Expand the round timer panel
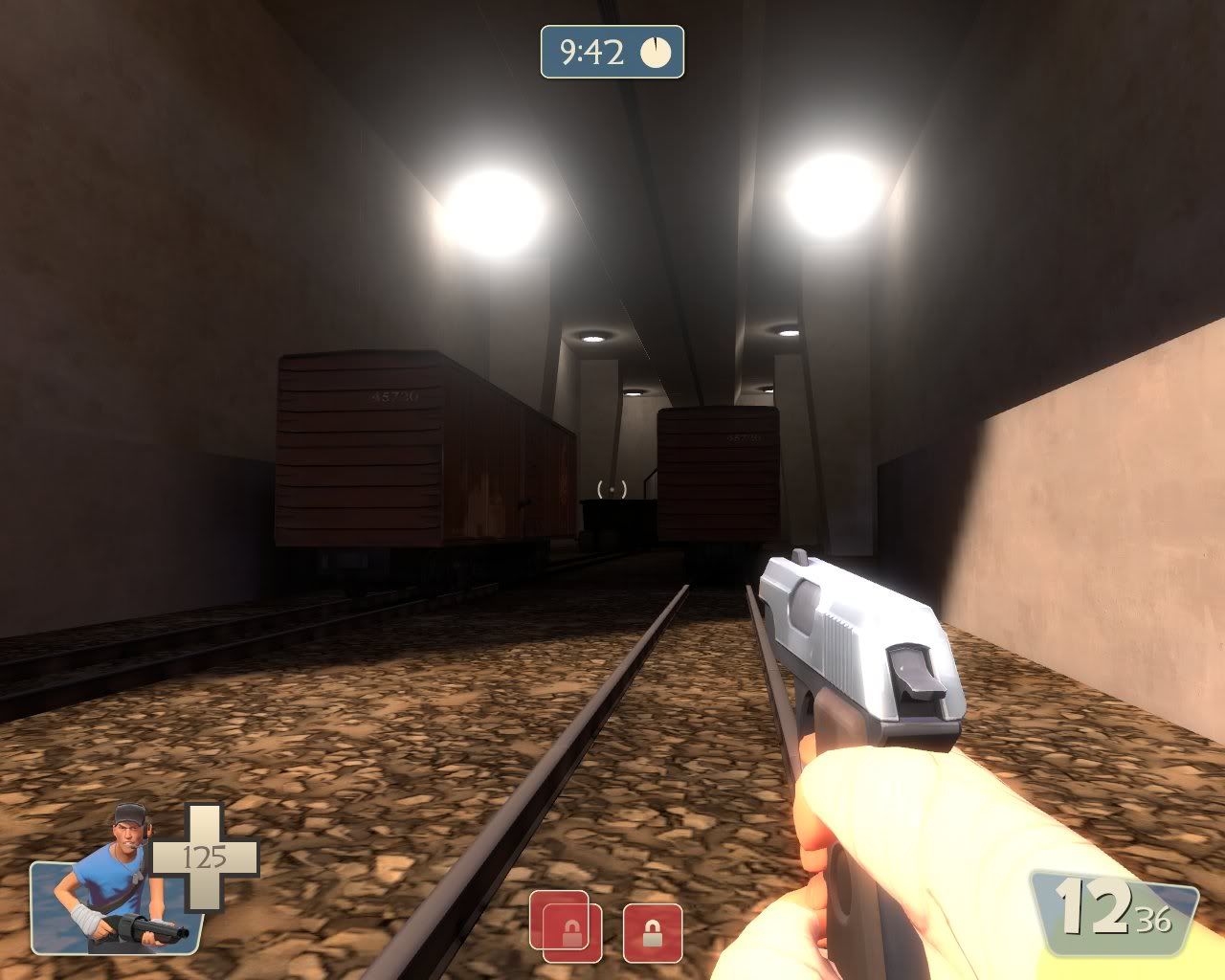 pos(612,53)
